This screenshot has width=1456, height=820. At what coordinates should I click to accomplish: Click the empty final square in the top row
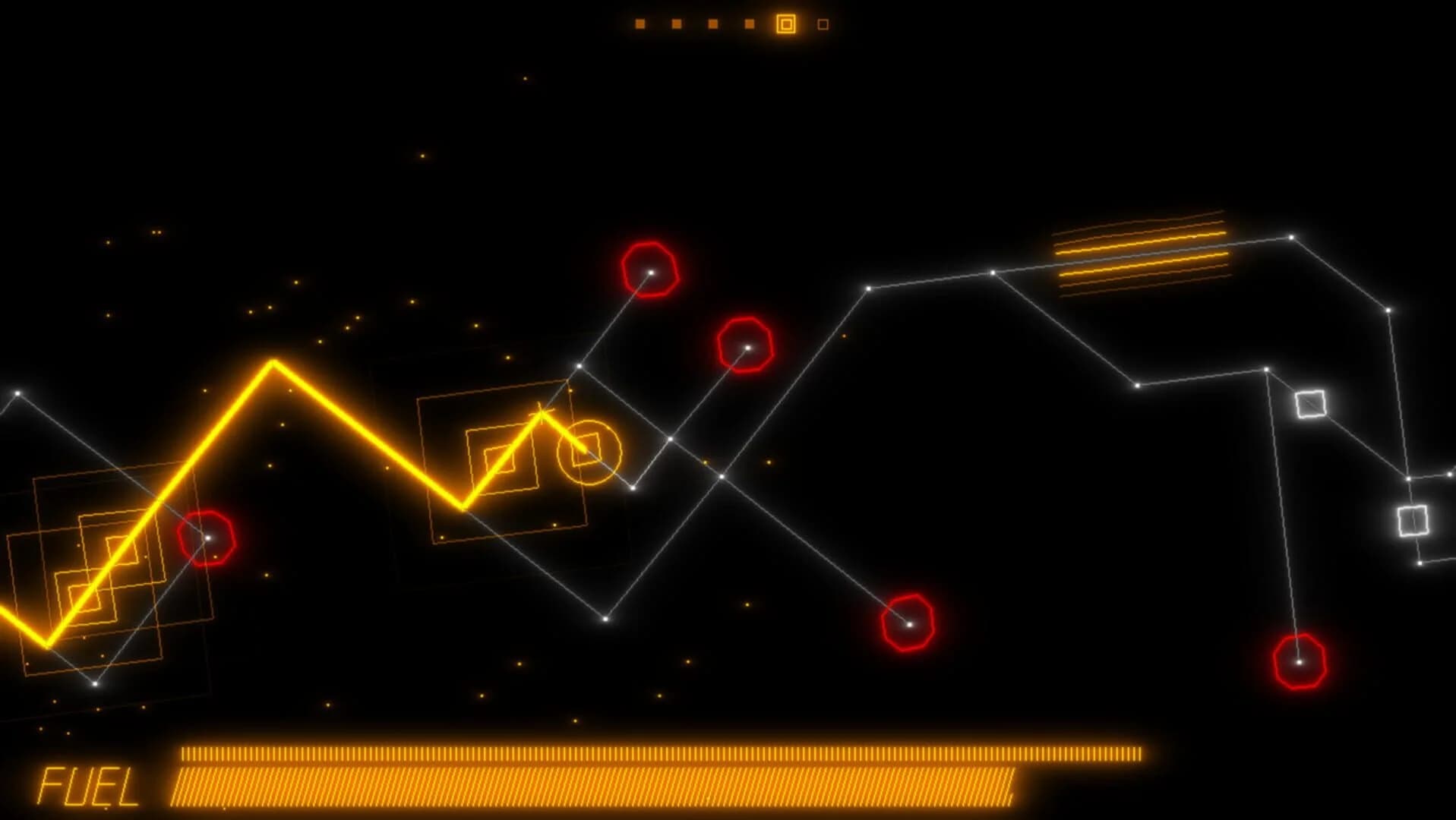[x=821, y=24]
